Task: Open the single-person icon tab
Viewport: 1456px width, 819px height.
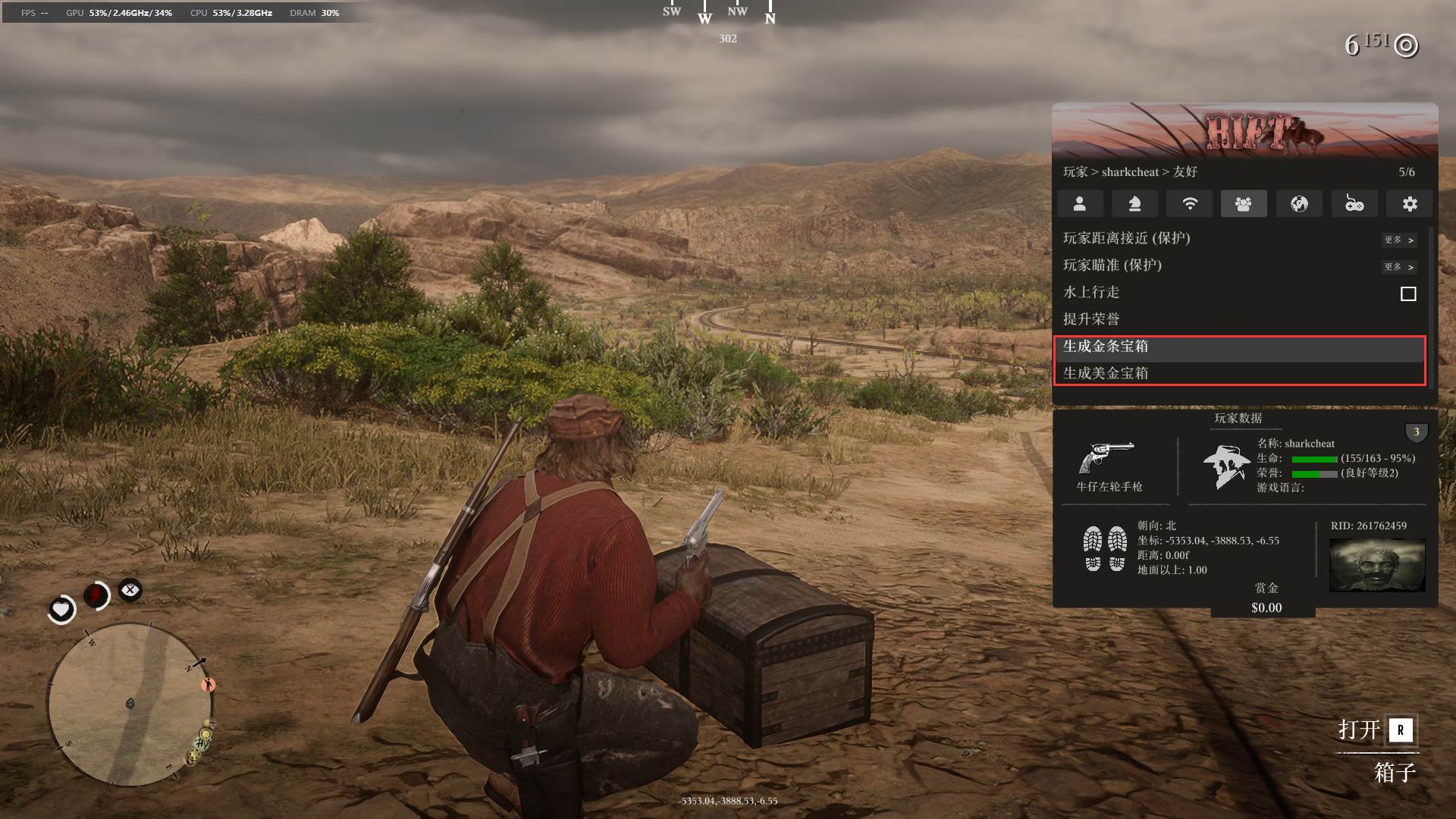Action: click(x=1080, y=204)
